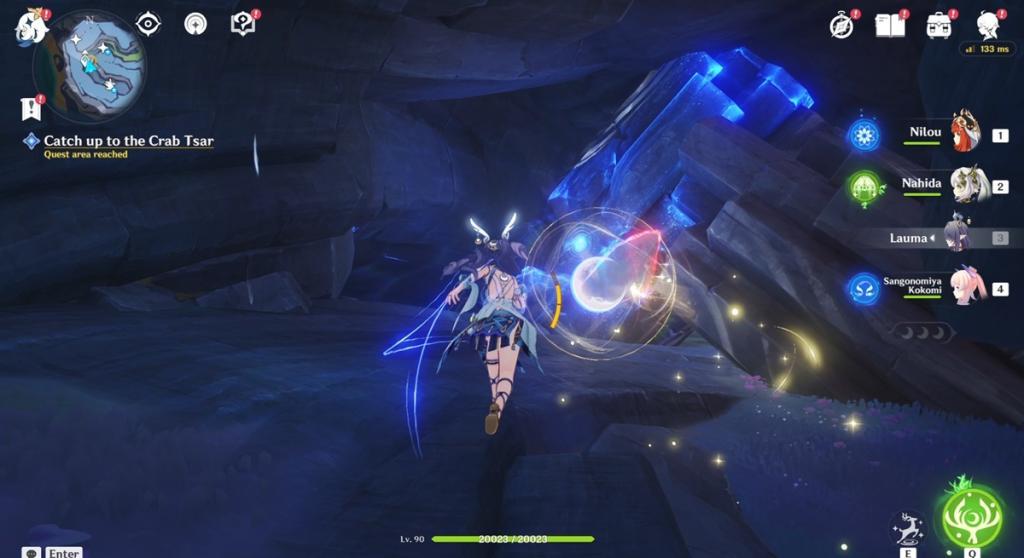Click the eye-shaped icon beside the minimap
Viewport: 1024px width, 558px height.
[x=149, y=24]
